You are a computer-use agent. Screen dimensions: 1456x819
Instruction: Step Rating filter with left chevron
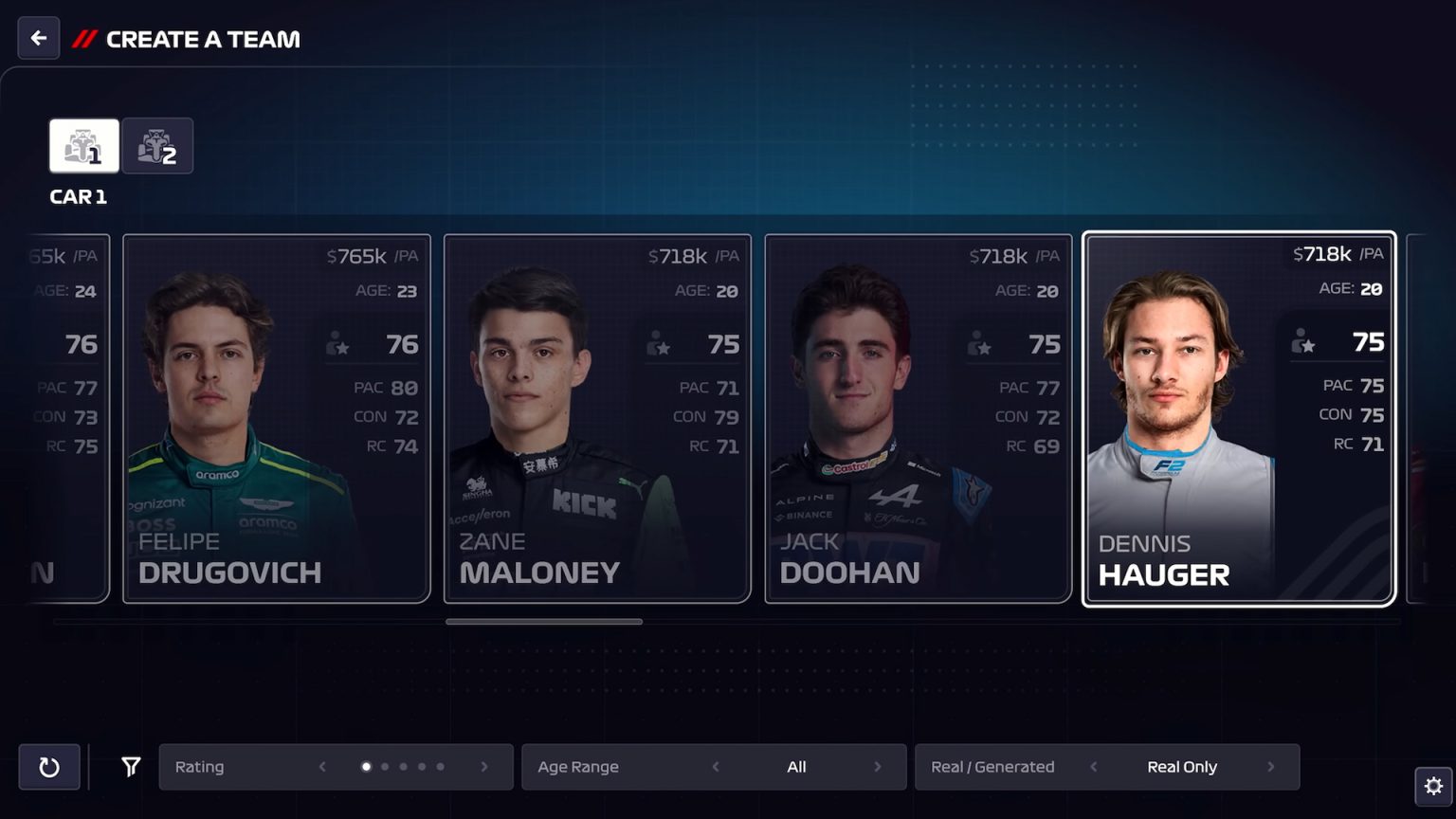click(x=322, y=767)
